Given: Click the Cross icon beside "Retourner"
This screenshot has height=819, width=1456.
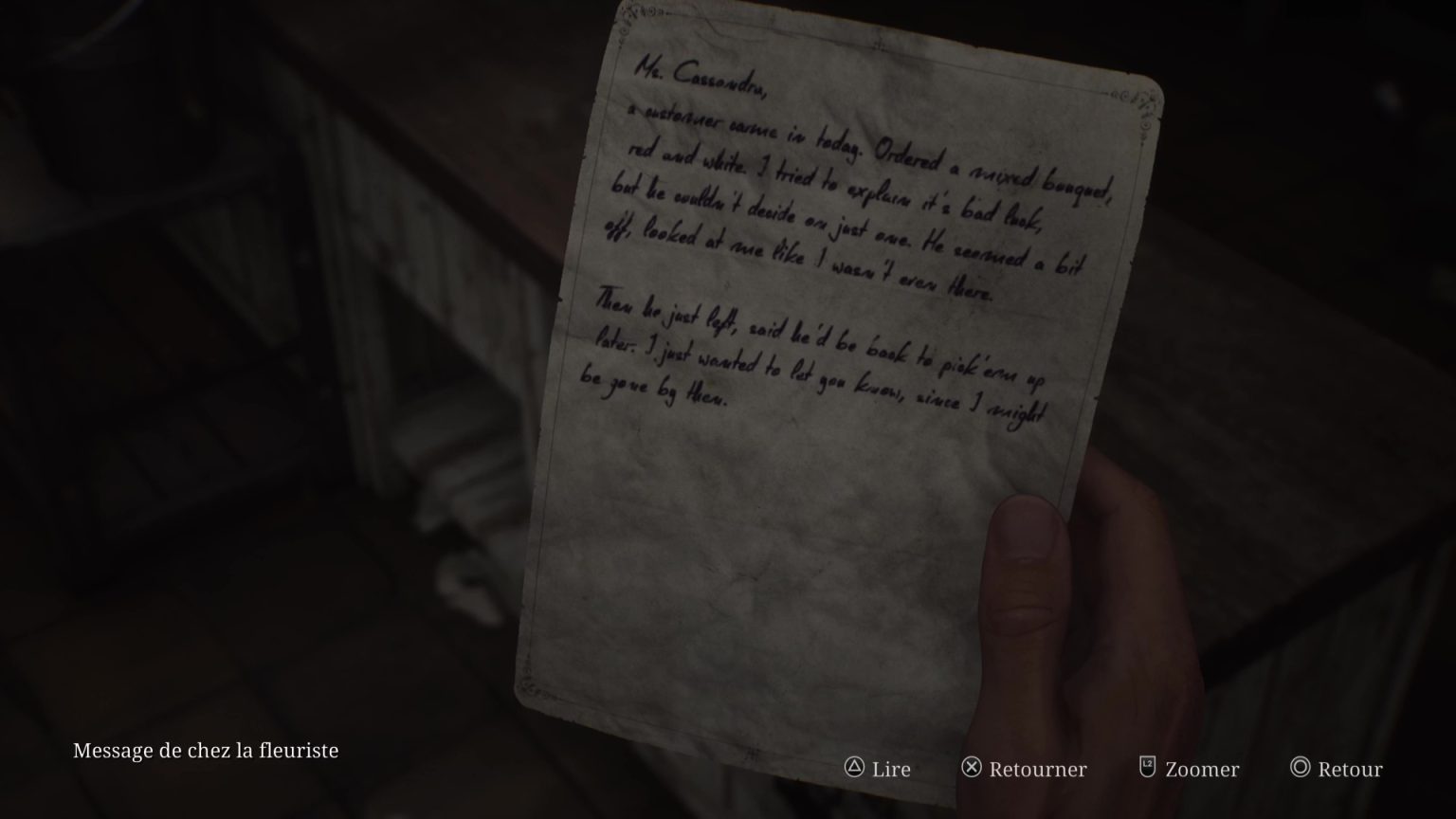Looking at the screenshot, I should point(971,769).
